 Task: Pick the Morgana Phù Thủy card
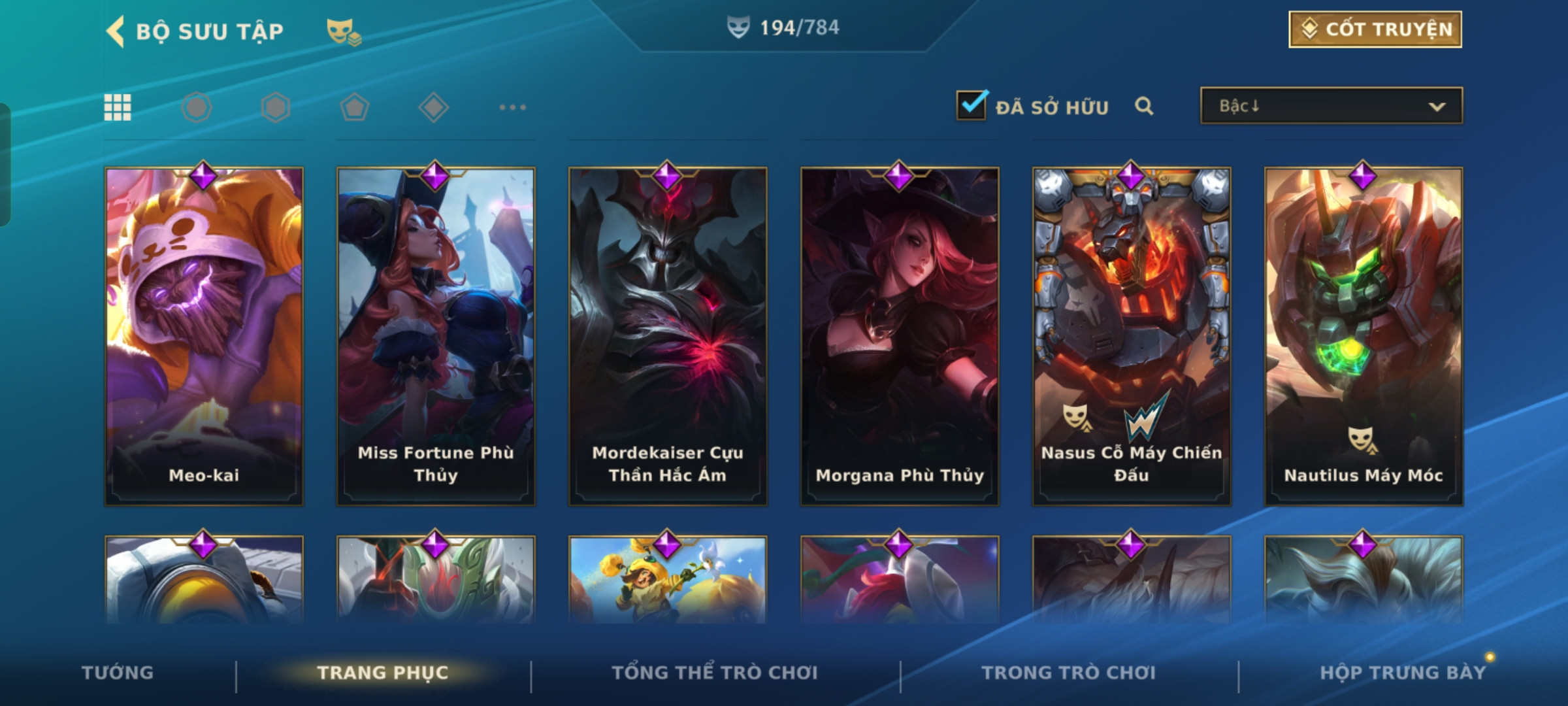click(x=900, y=337)
